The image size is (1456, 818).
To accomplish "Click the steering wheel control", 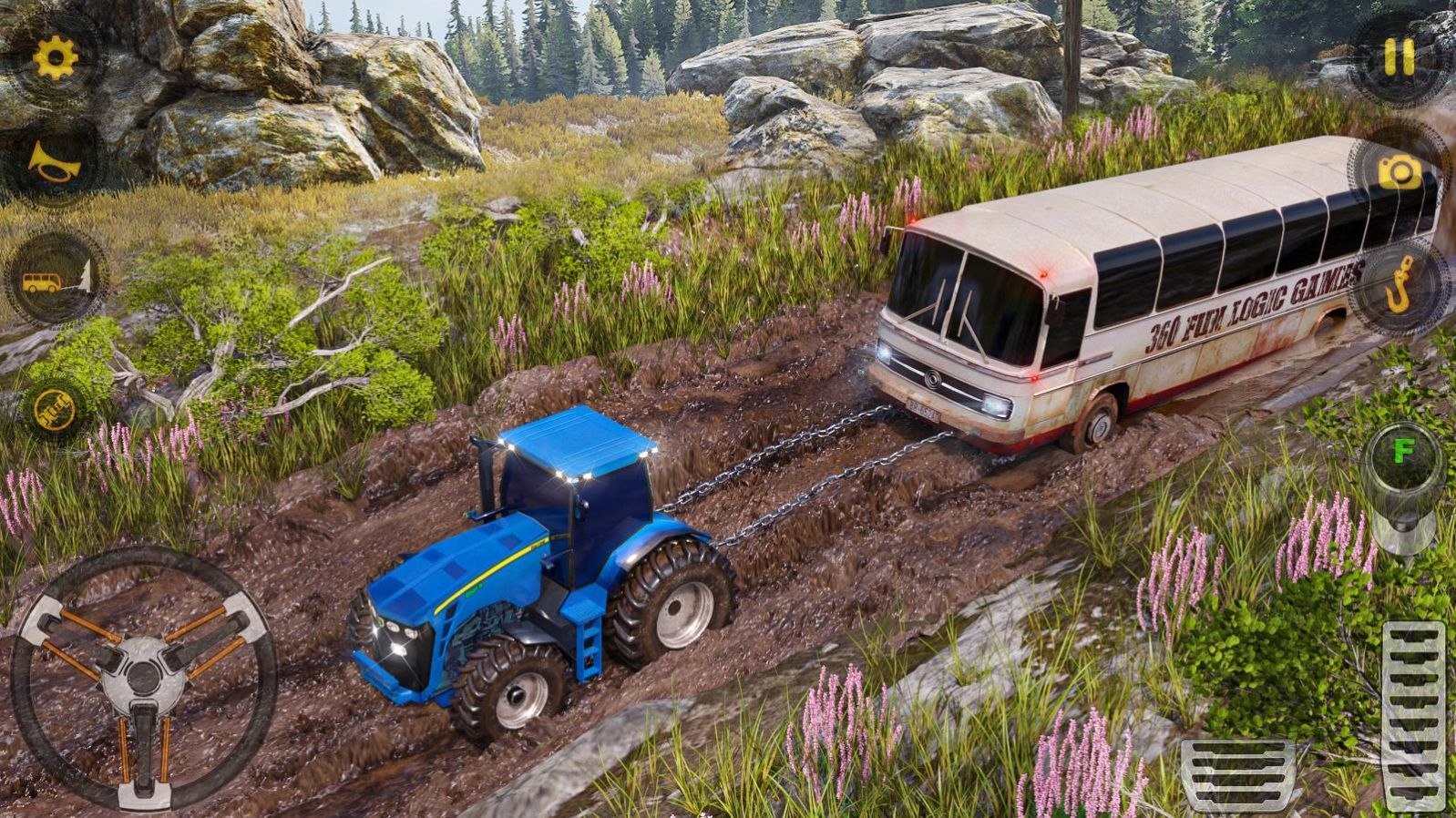I will click(143, 678).
